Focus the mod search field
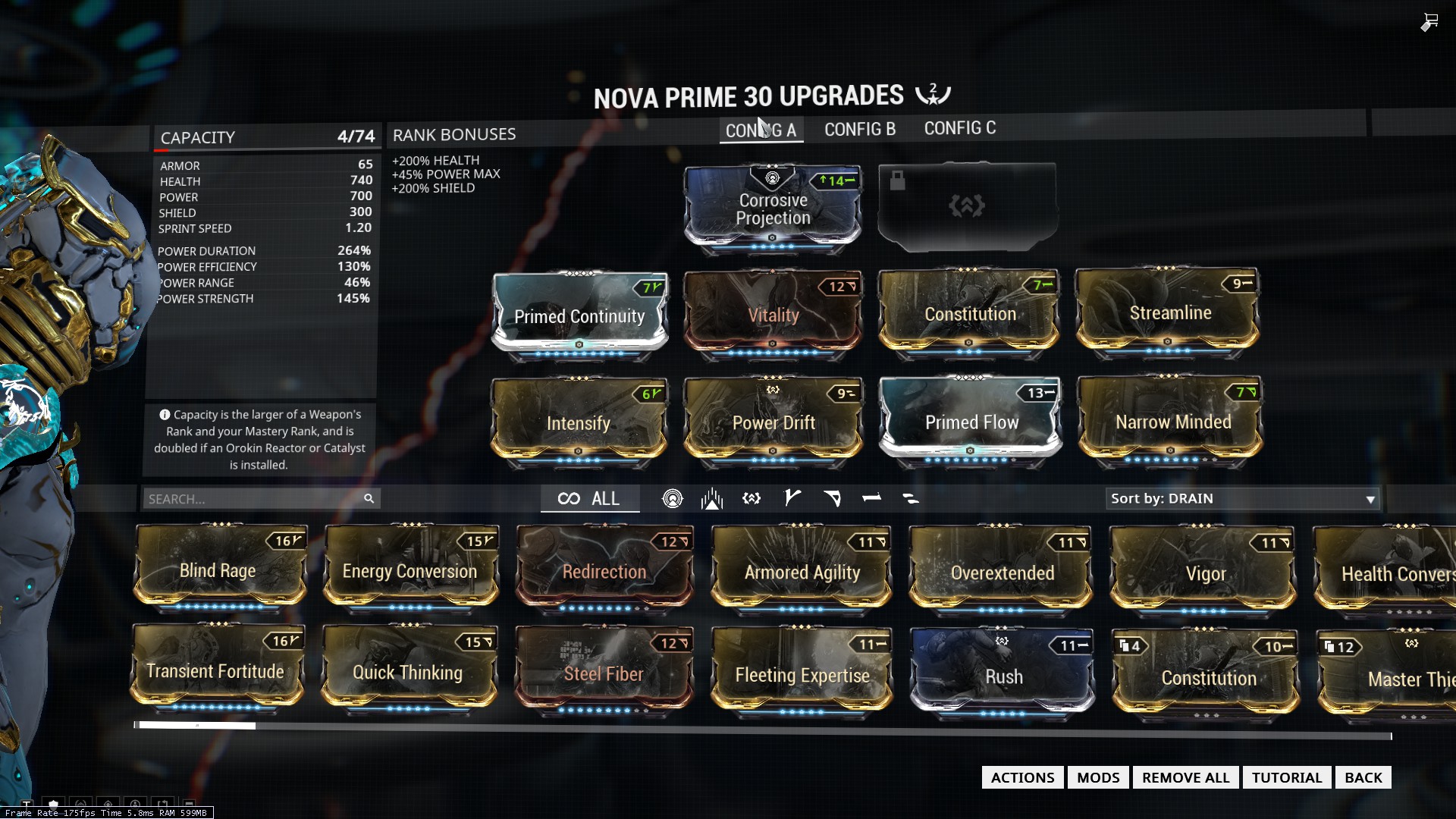 [x=254, y=499]
